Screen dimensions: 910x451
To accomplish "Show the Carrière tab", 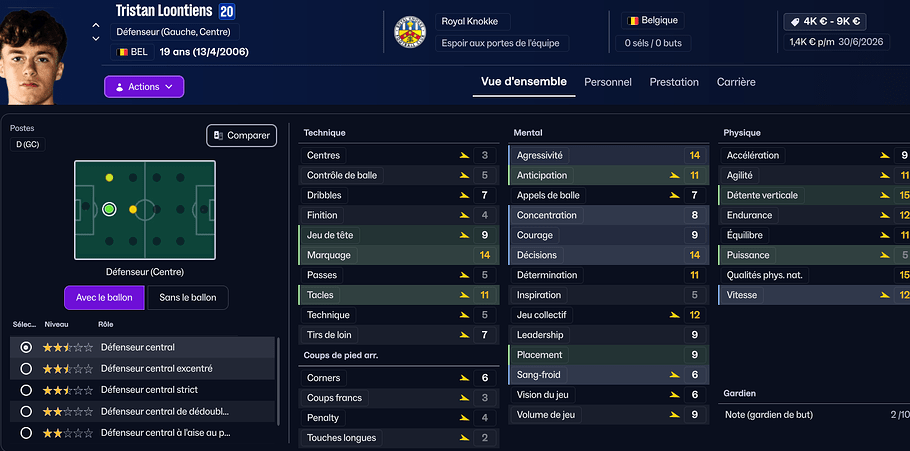I will tap(736, 82).
